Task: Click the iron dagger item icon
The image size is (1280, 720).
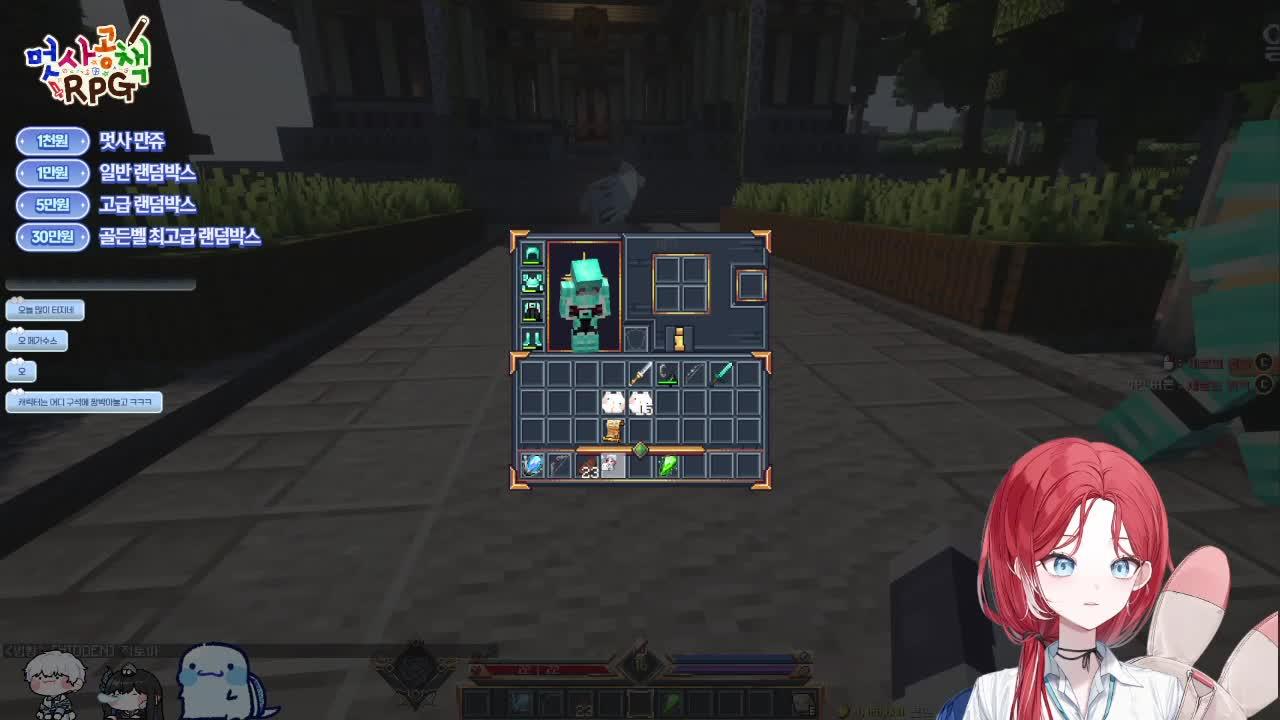Action: click(642, 373)
